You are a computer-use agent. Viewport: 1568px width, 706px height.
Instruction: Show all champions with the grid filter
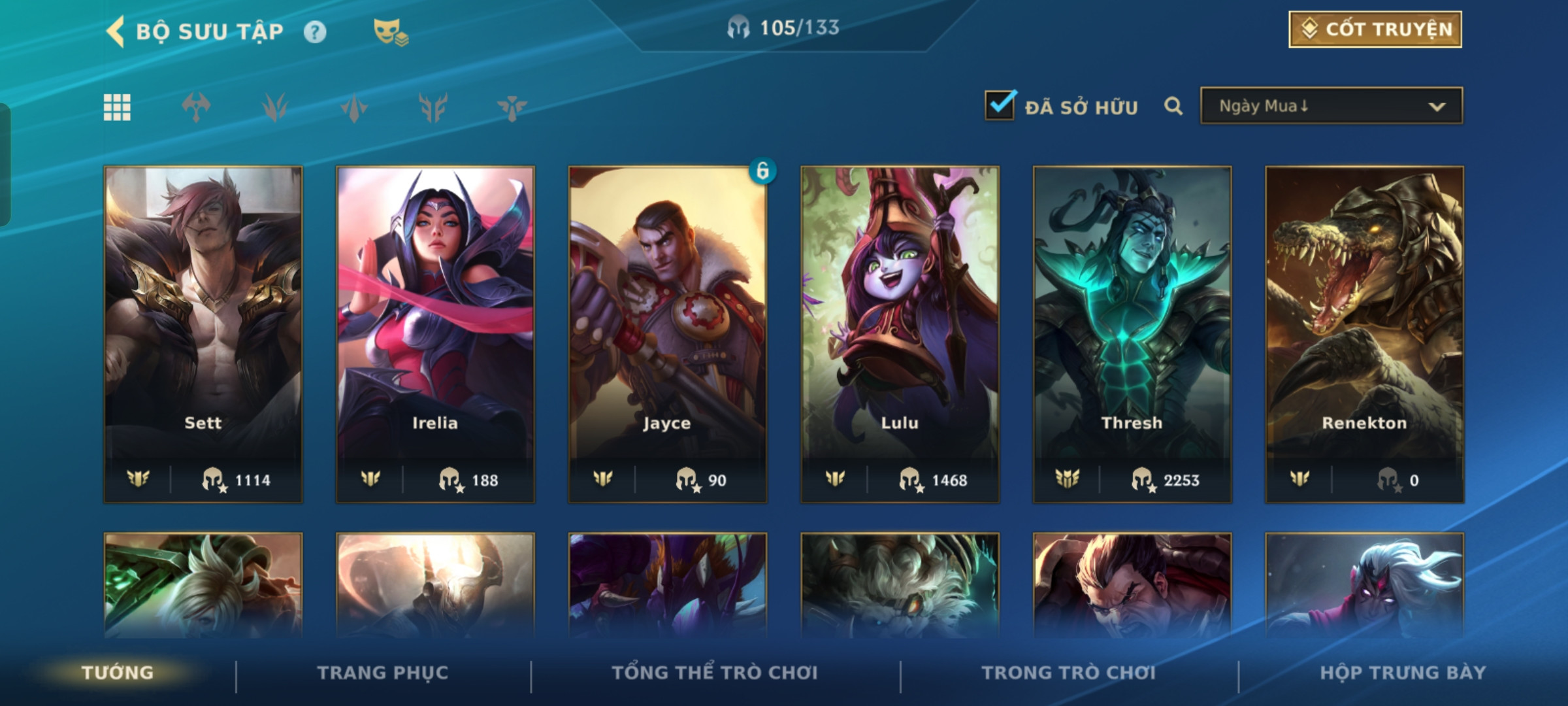(x=117, y=107)
